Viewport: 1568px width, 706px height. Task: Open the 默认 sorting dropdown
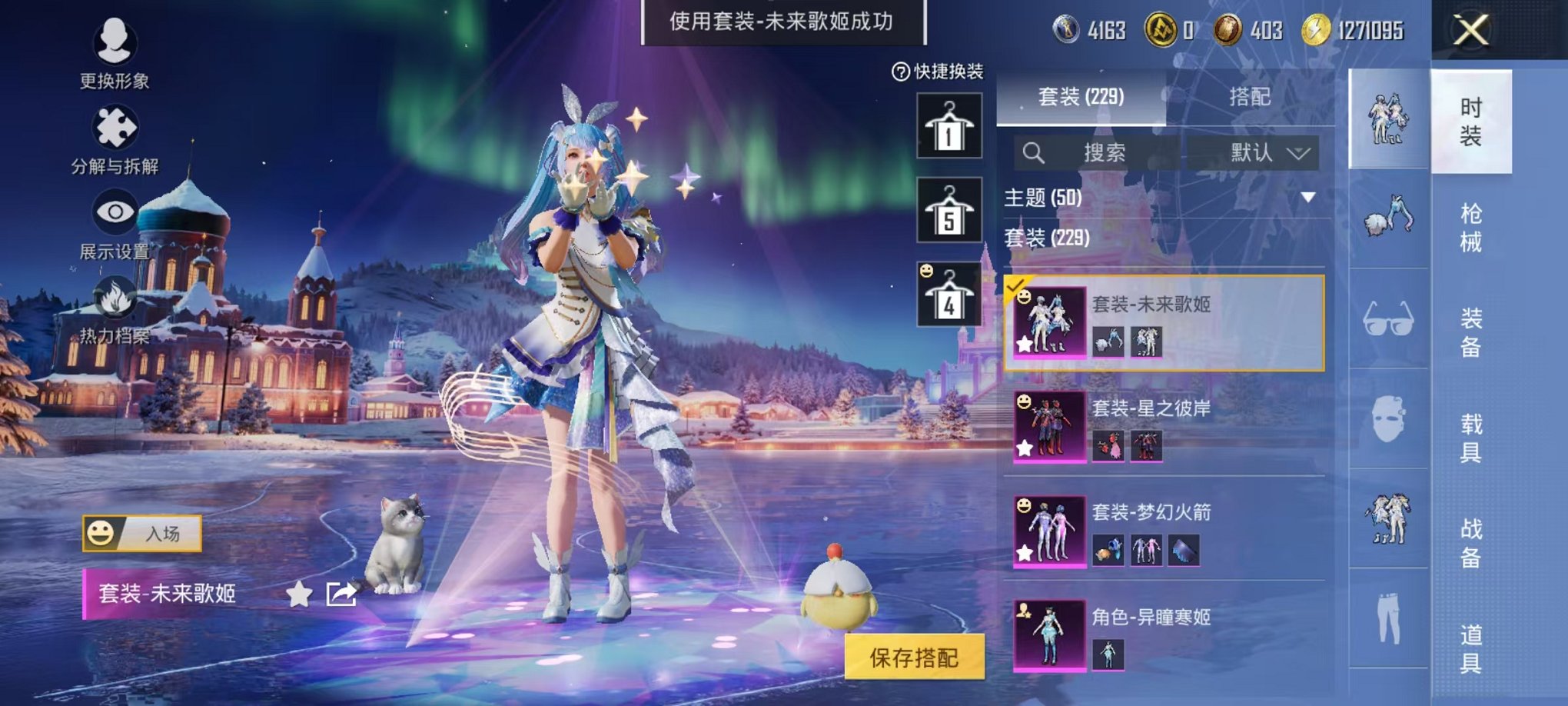click(x=1266, y=152)
